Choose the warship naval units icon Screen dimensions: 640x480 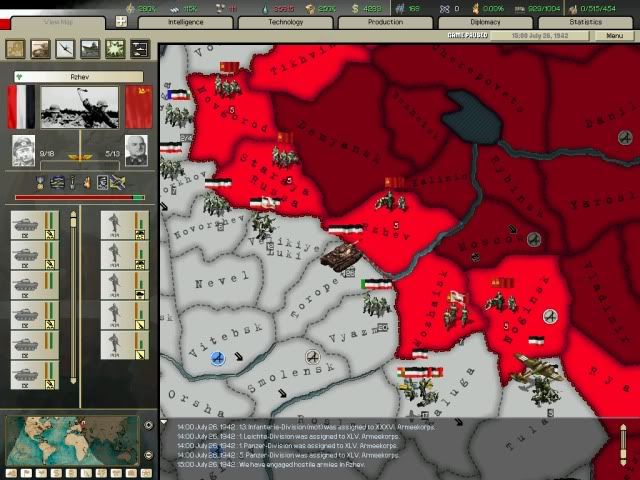[x=91, y=47]
